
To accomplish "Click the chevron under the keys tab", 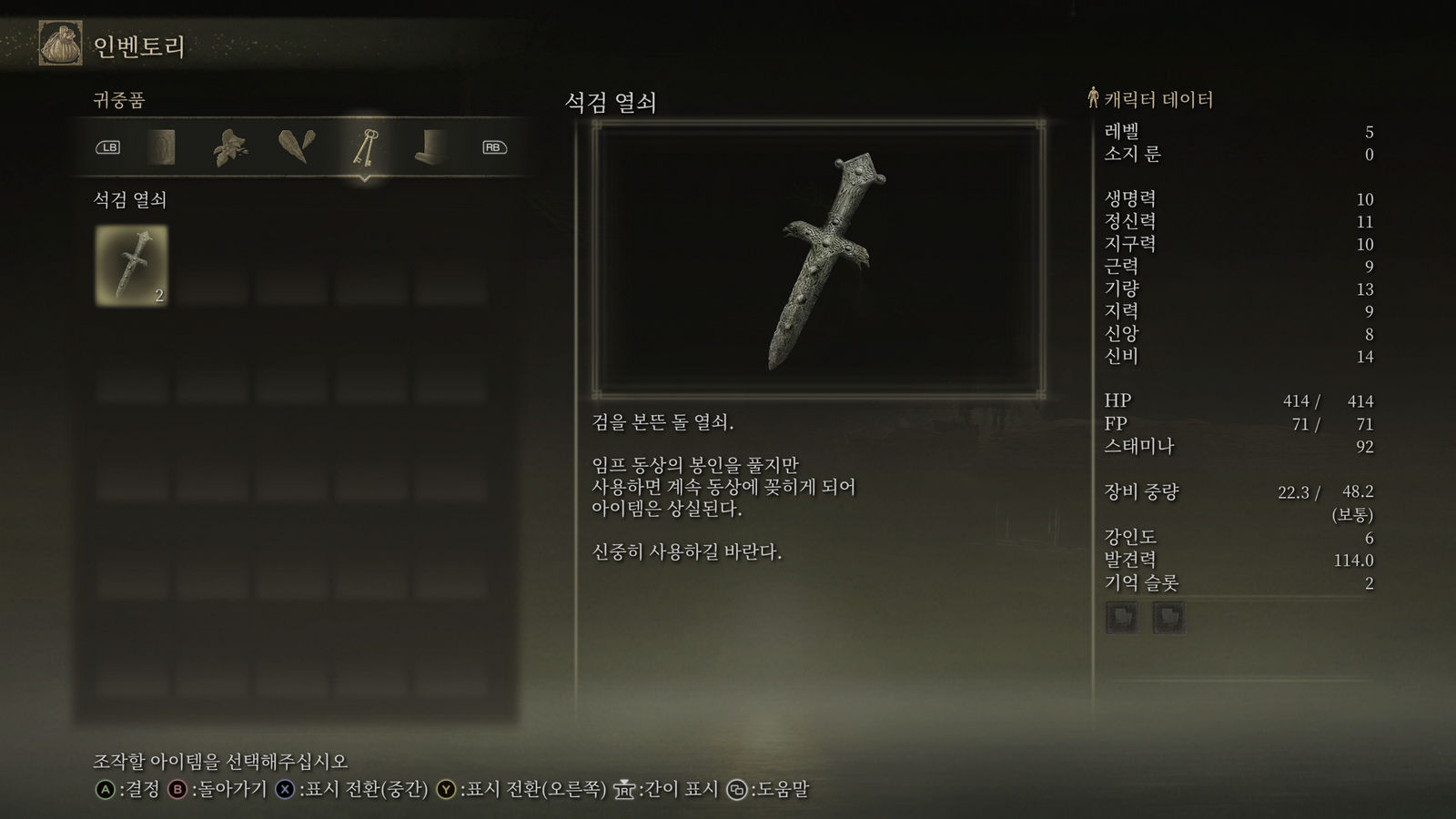I will 366,180.
